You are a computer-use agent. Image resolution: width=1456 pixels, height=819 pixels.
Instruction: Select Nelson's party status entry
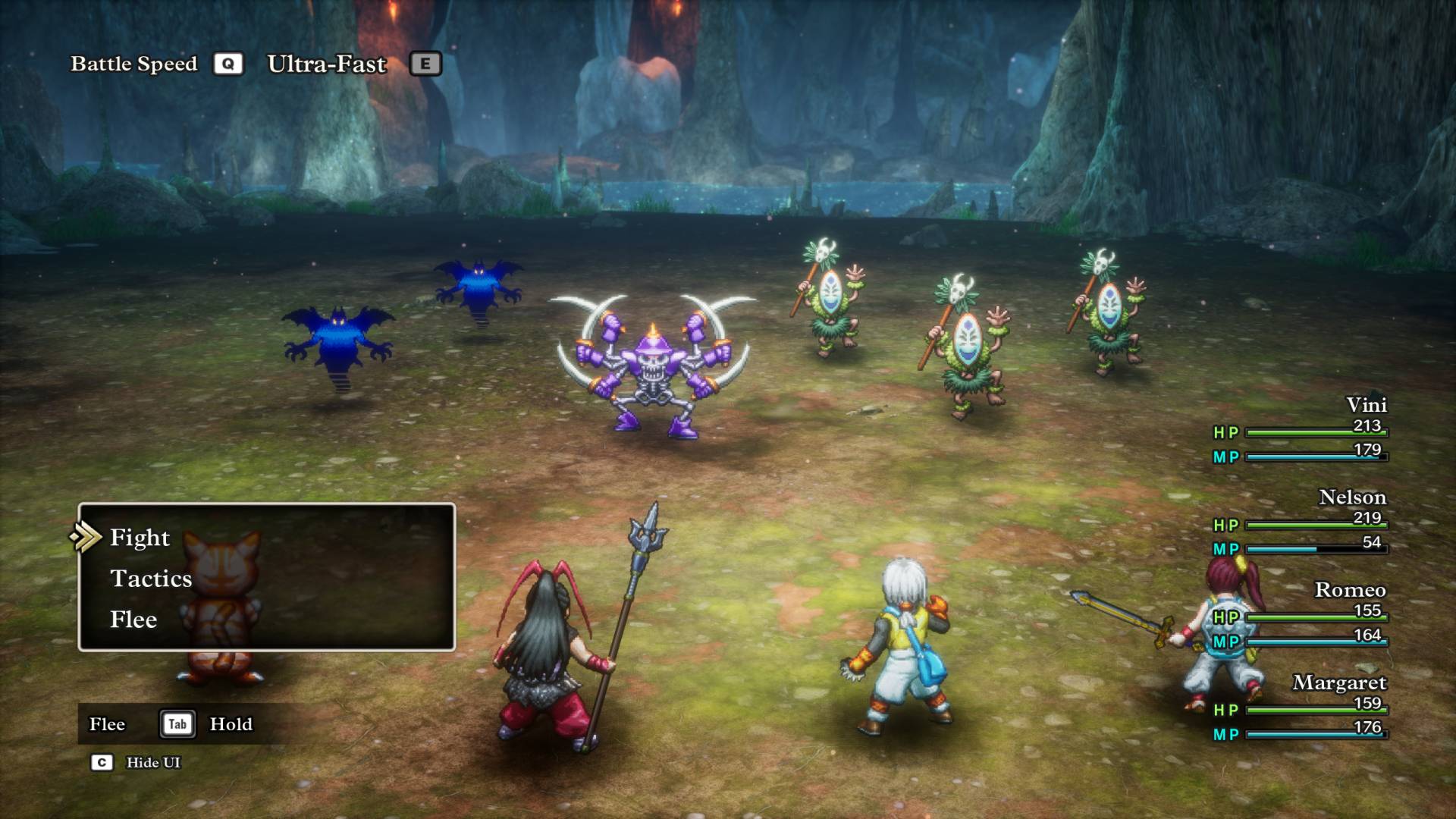pos(1301,522)
